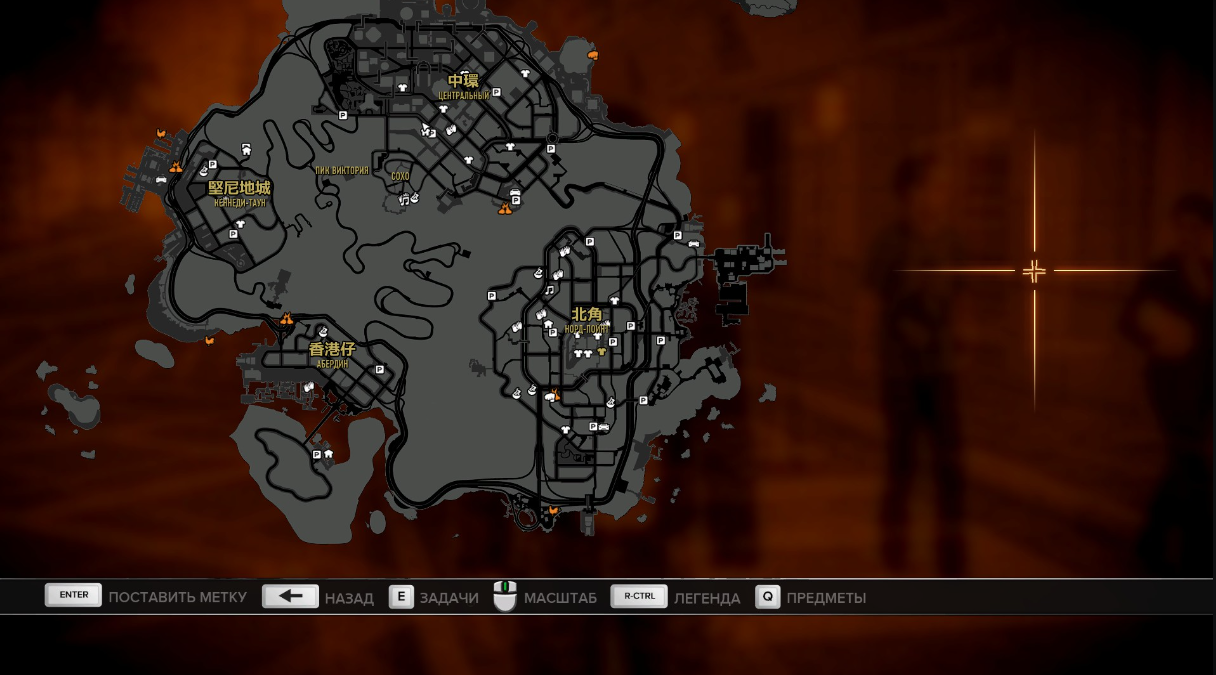Click the Пик Виктория map label
This screenshot has height=675, width=1216.
point(341,171)
